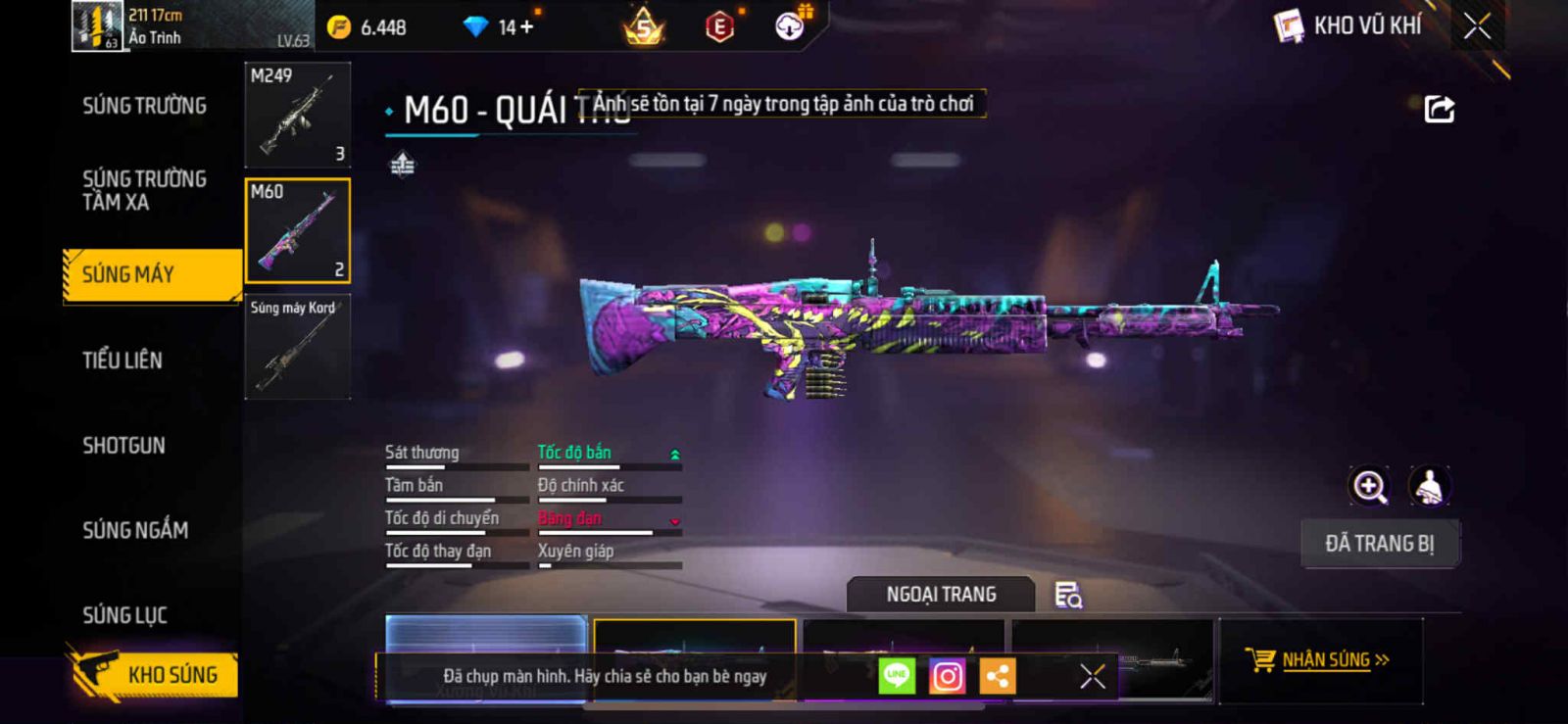The image size is (1568, 724).
Task: Share screenshot to LINE
Action: click(x=896, y=676)
